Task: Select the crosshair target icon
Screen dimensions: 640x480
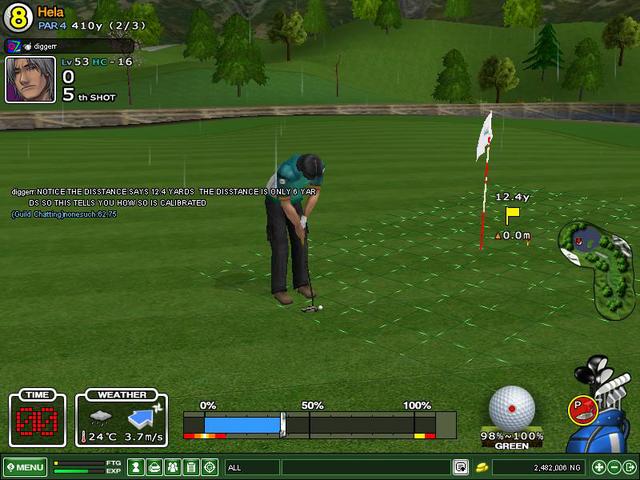Action: pos(210,467)
